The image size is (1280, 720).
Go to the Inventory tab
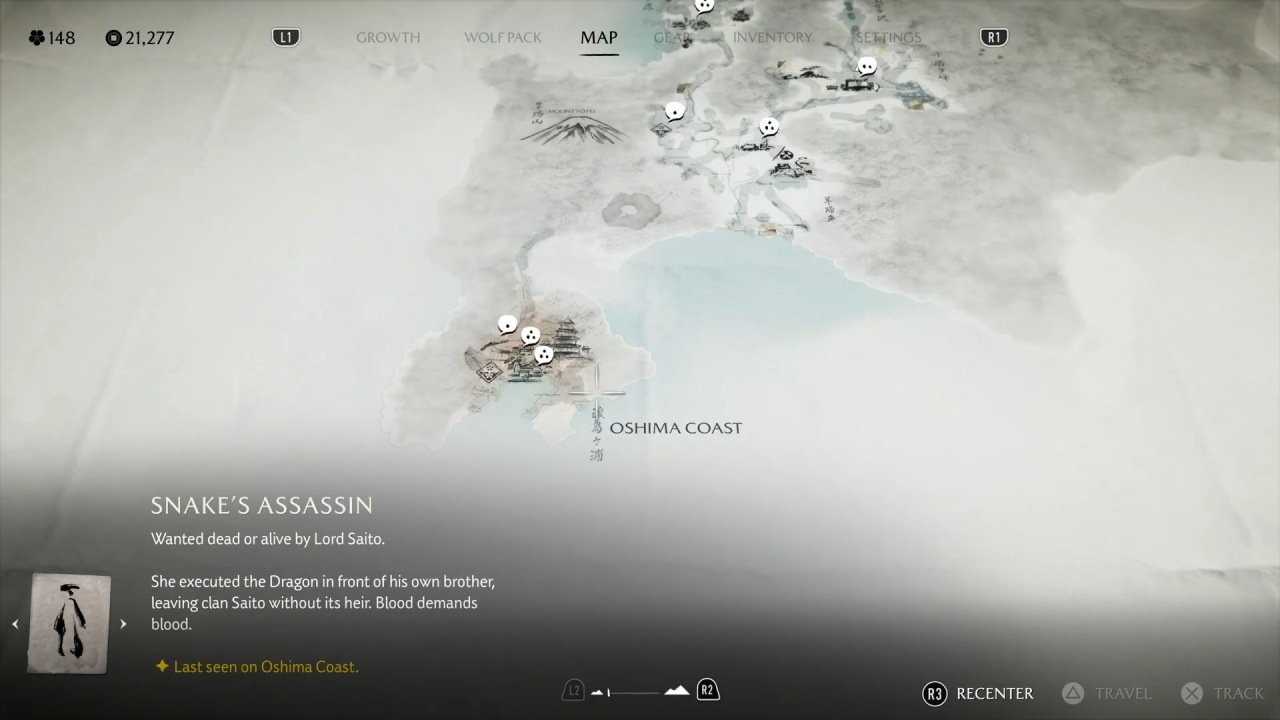pyautogui.click(x=772, y=38)
